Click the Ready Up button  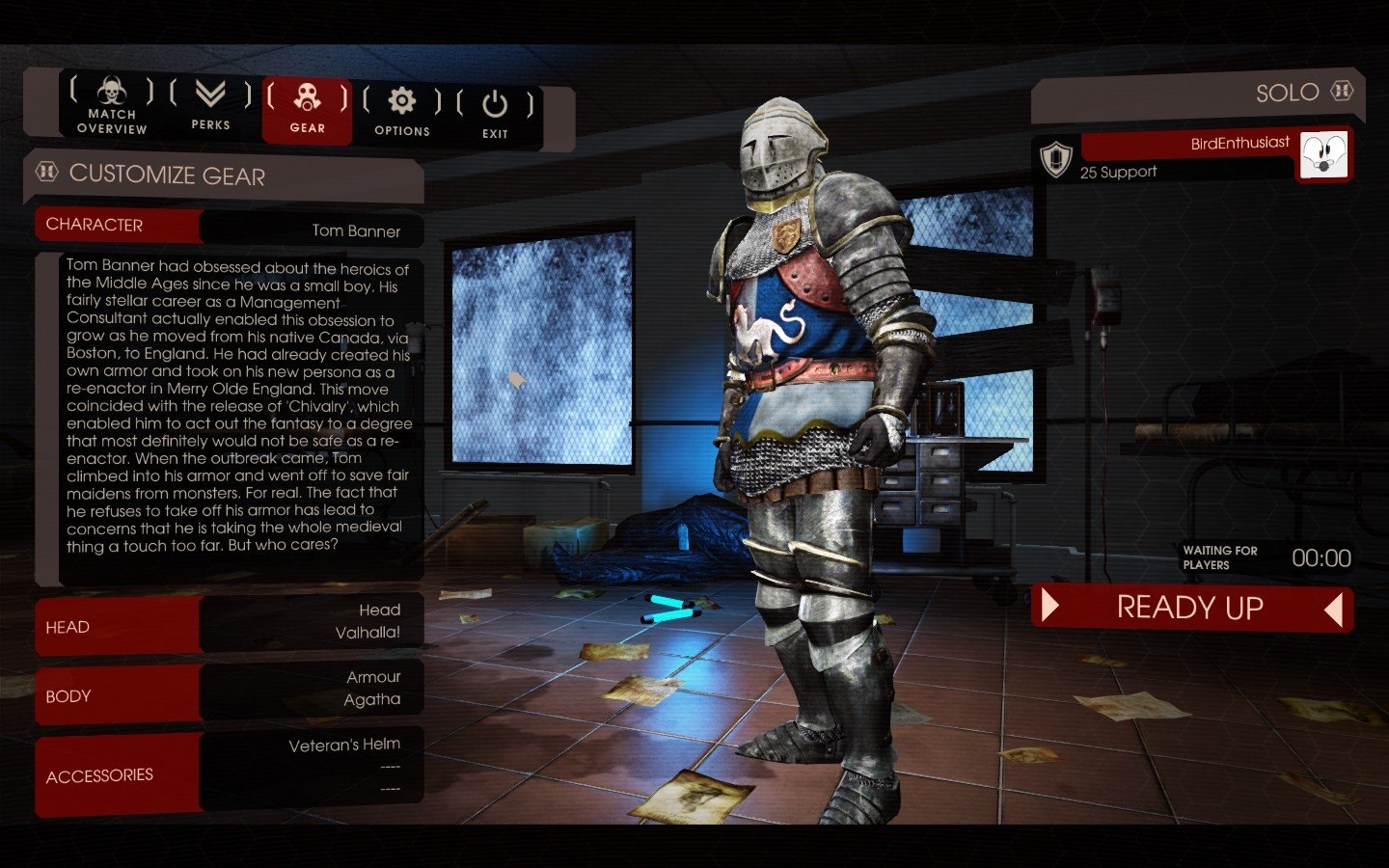pos(1191,608)
